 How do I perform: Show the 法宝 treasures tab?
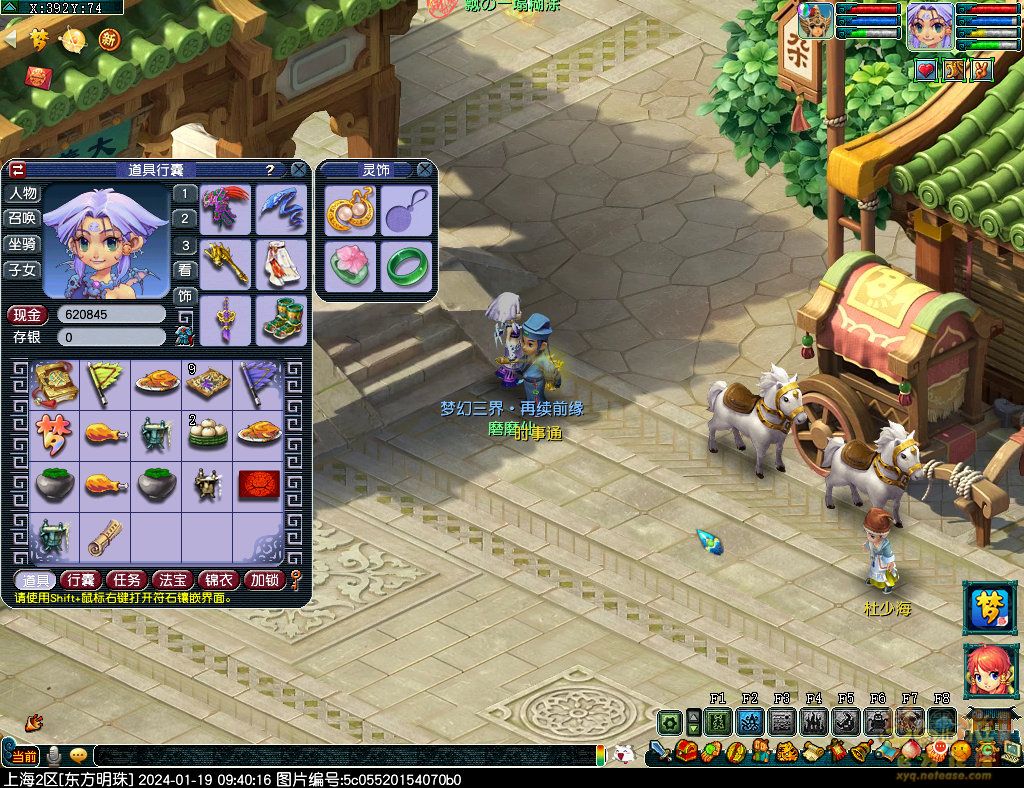pyautogui.click(x=172, y=580)
